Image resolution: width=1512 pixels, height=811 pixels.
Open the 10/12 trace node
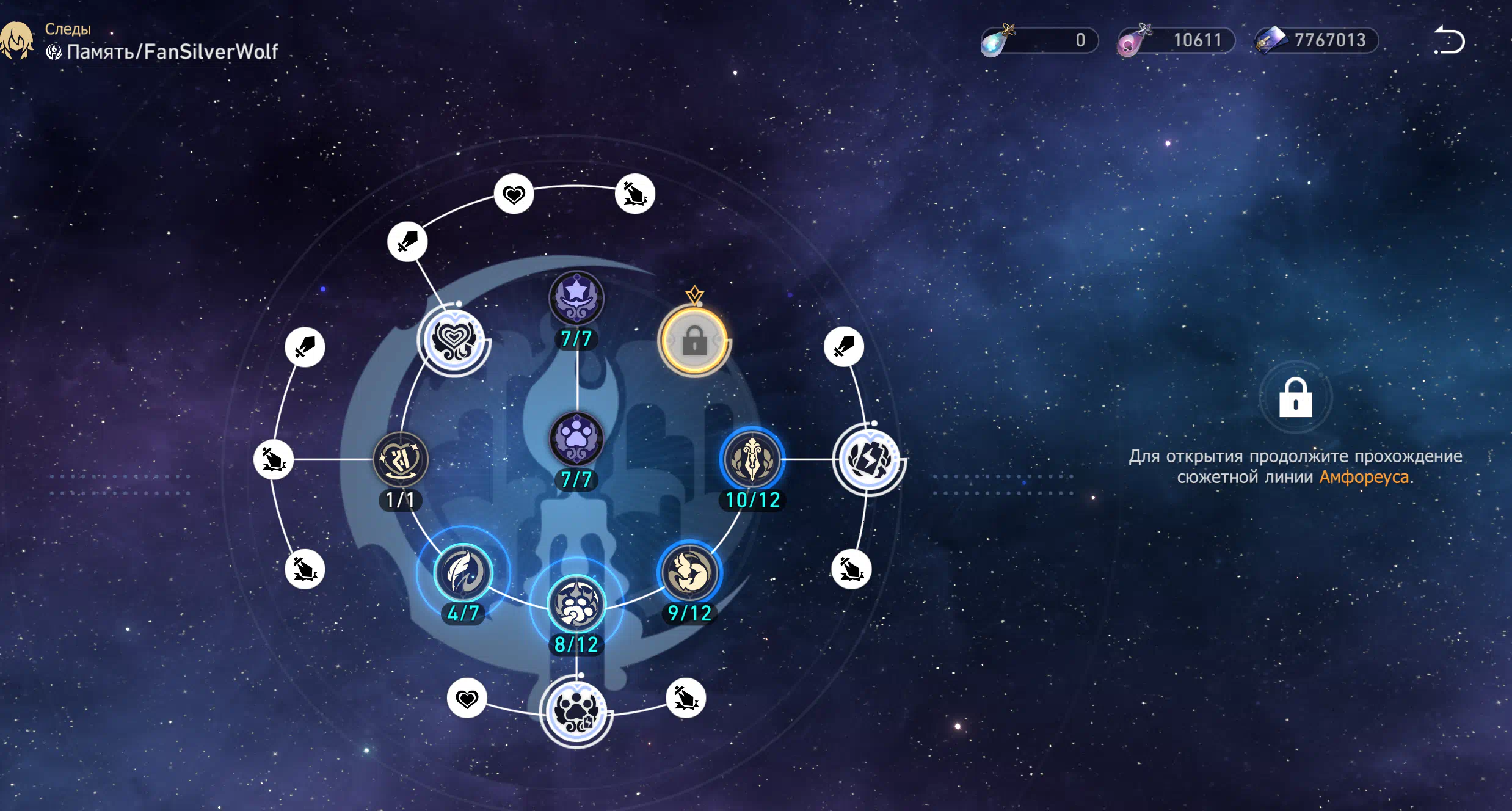coord(752,460)
